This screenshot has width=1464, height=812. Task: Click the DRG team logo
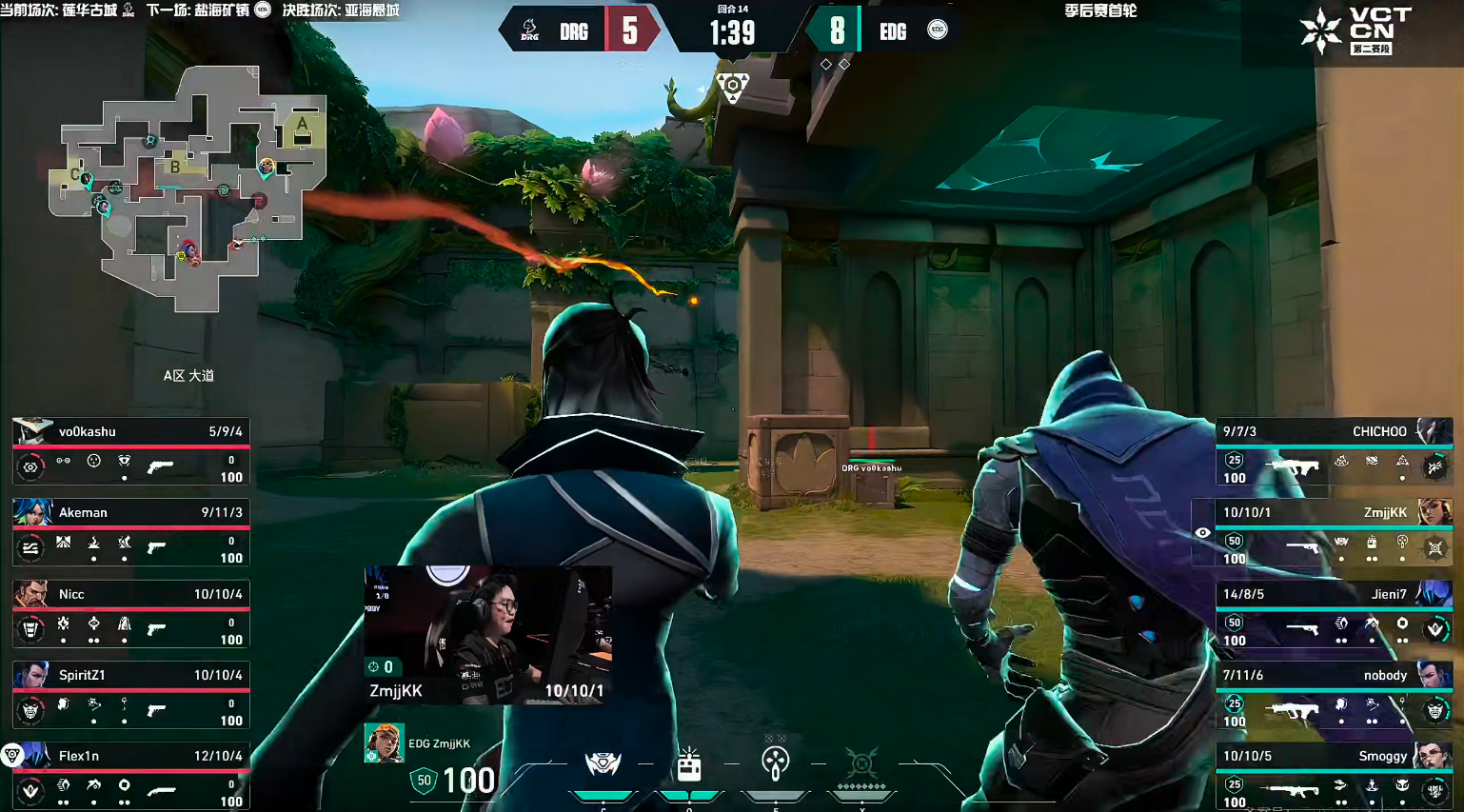pos(530,31)
